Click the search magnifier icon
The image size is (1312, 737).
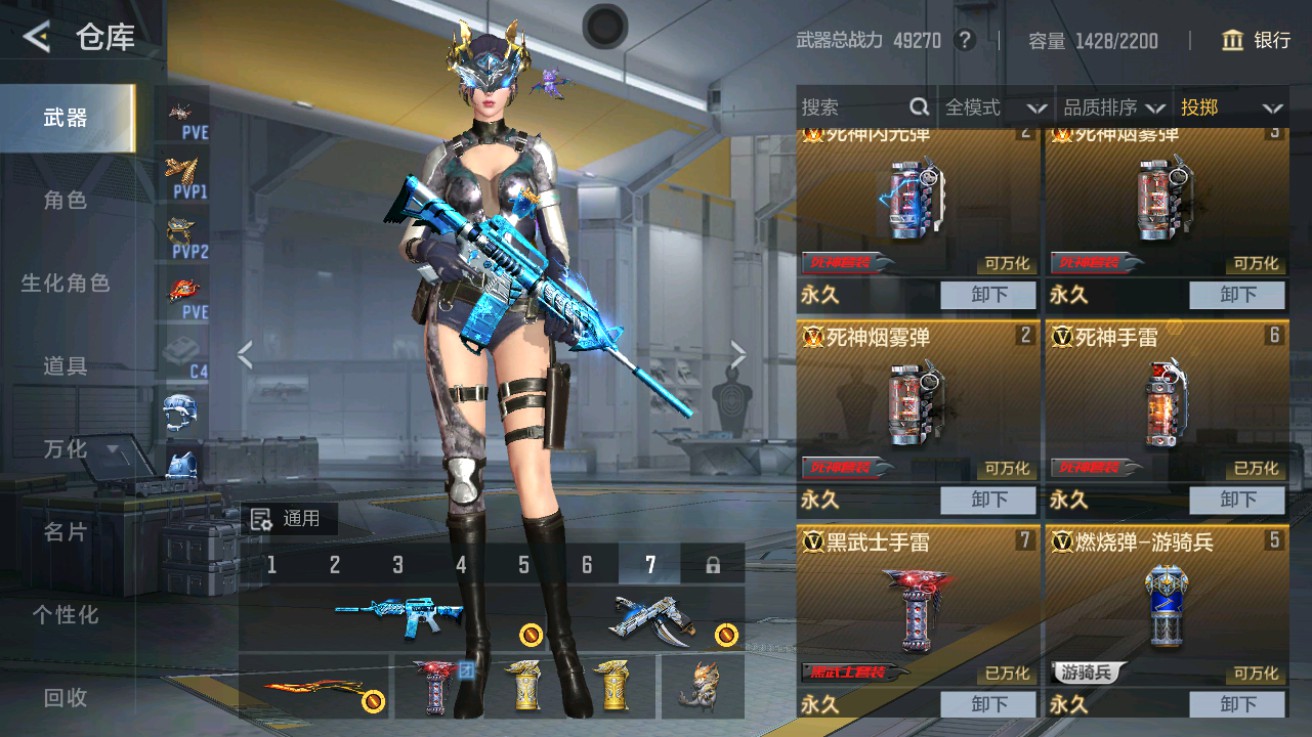[917, 106]
